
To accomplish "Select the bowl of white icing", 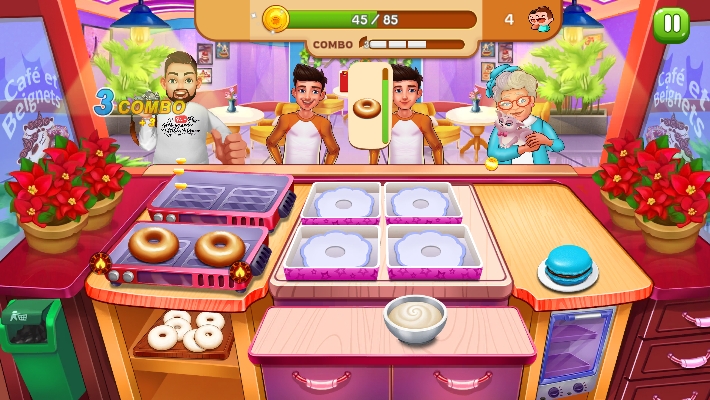I will pyautogui.click(x=415, y=318).
